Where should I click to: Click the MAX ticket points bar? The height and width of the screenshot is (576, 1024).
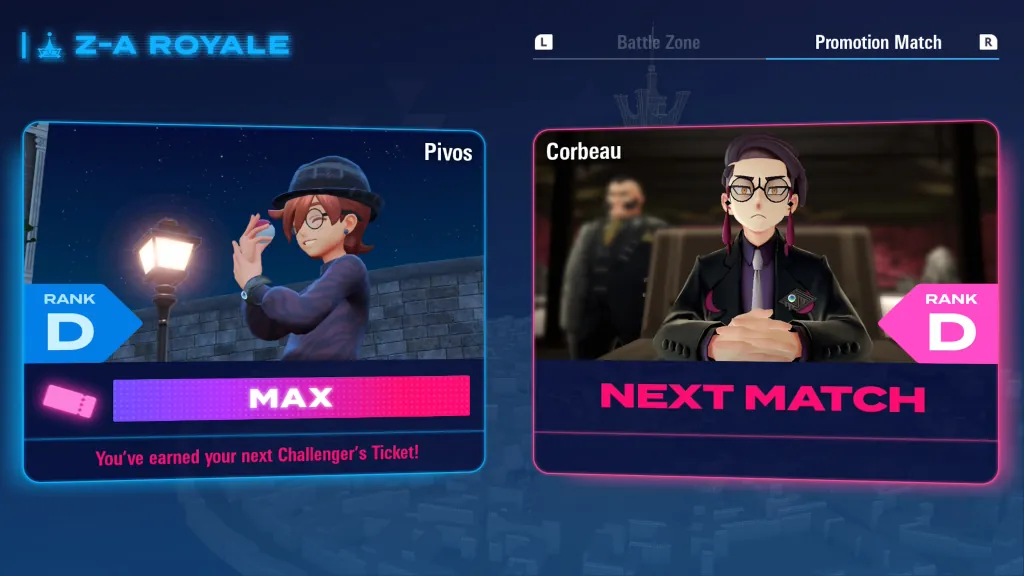(291, 398)
